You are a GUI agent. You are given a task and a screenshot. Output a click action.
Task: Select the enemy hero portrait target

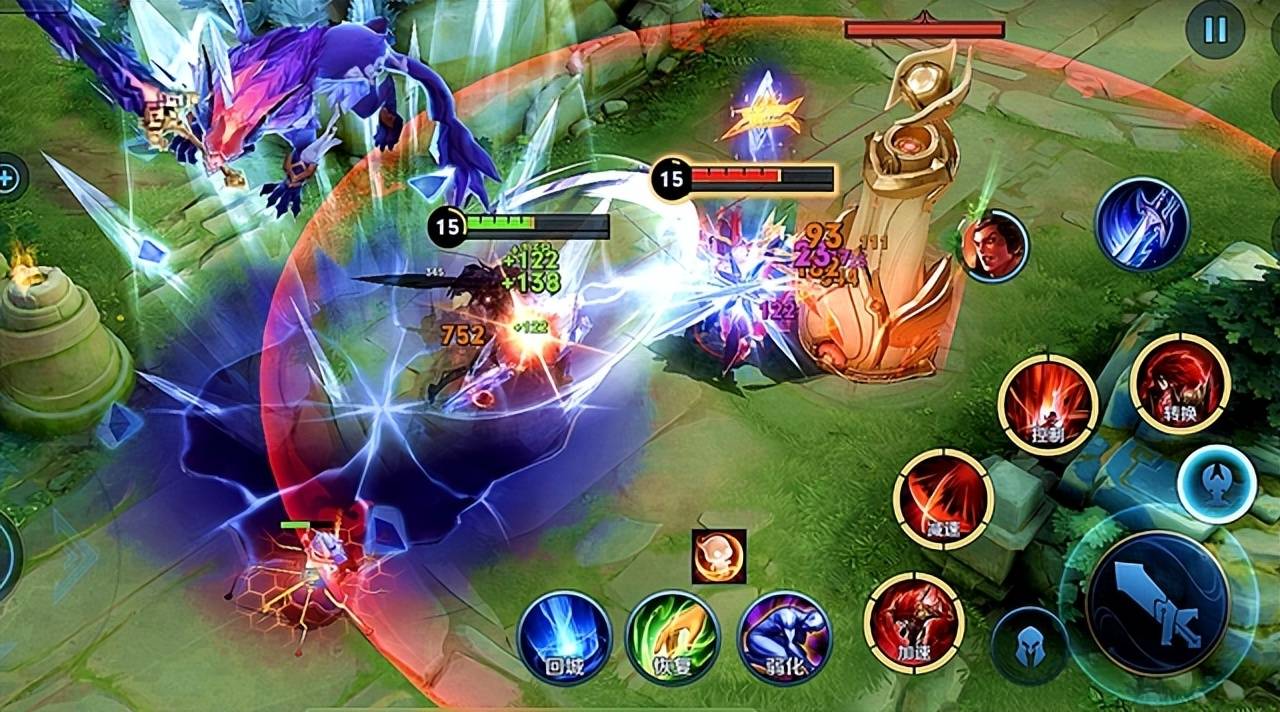[995, 246]
